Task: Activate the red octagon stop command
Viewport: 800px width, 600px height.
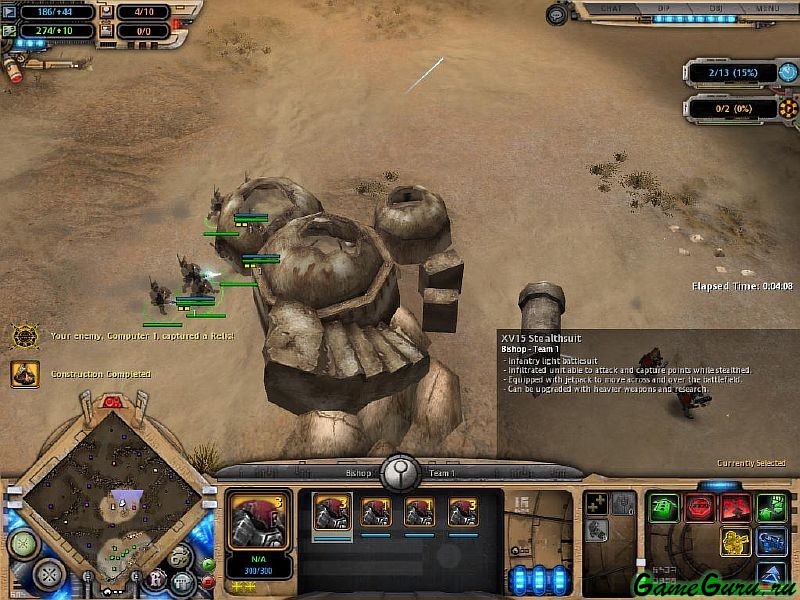Action: (x=699, y=508)
